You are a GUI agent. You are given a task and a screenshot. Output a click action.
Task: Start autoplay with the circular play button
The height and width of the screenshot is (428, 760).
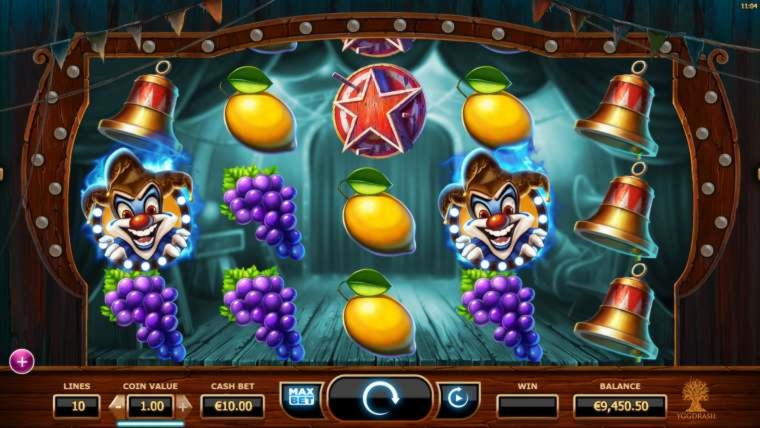458,398
